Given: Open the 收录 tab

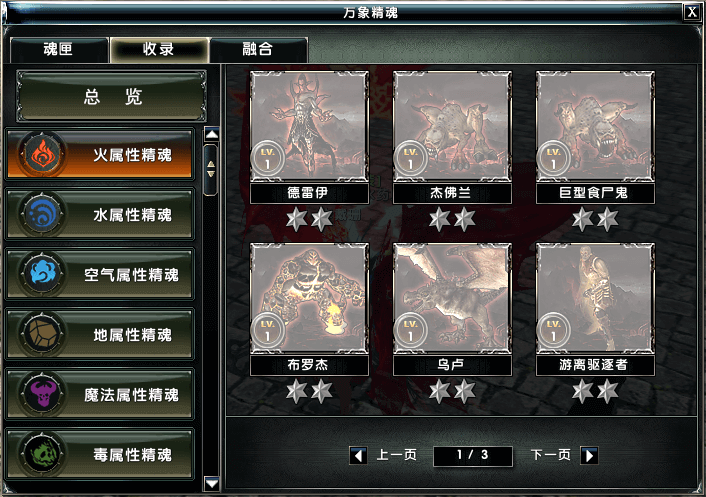Looking at the screenshot, I should click(x=159, y=49).
